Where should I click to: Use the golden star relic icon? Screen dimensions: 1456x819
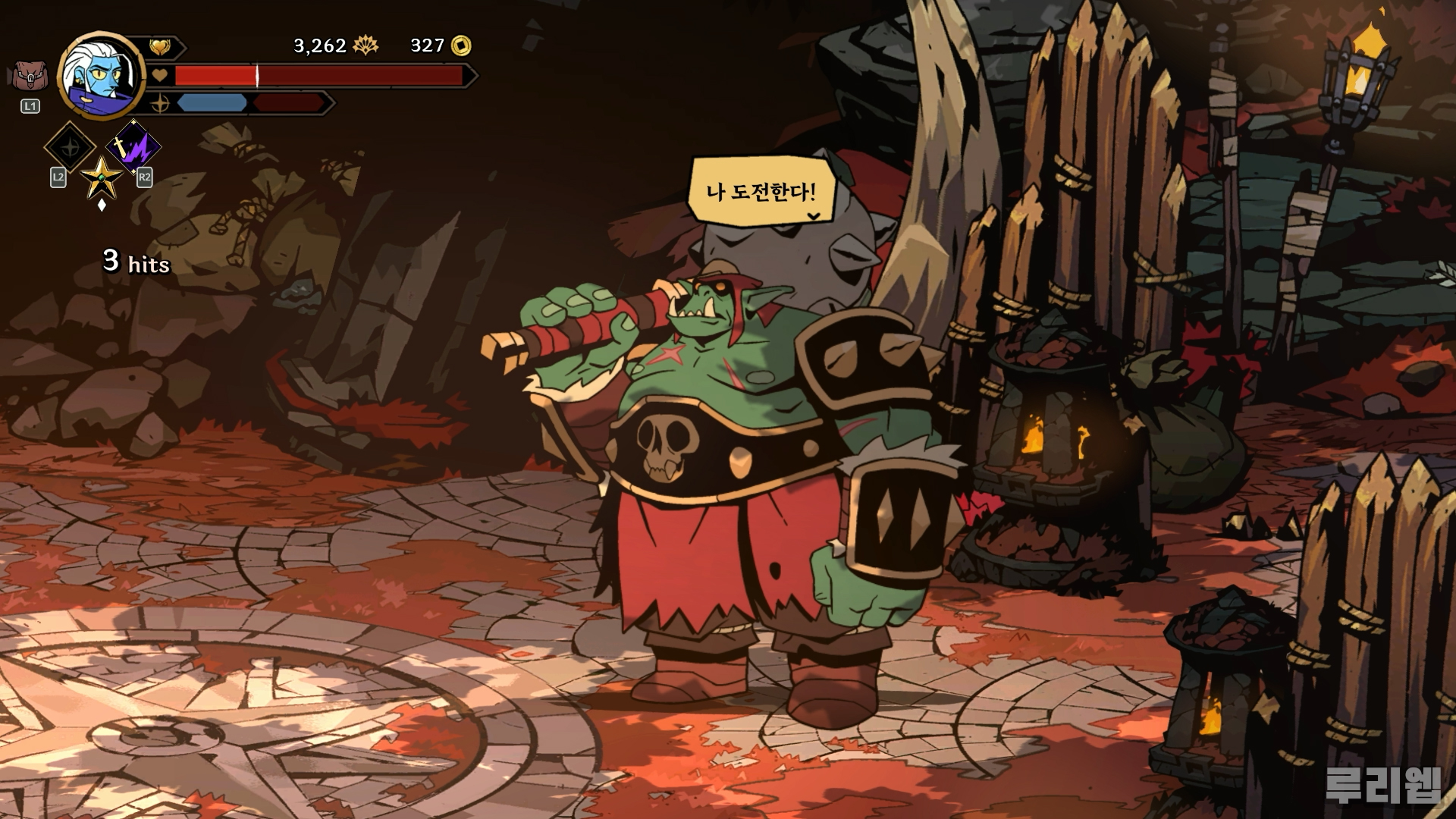(x=102, y=177)
